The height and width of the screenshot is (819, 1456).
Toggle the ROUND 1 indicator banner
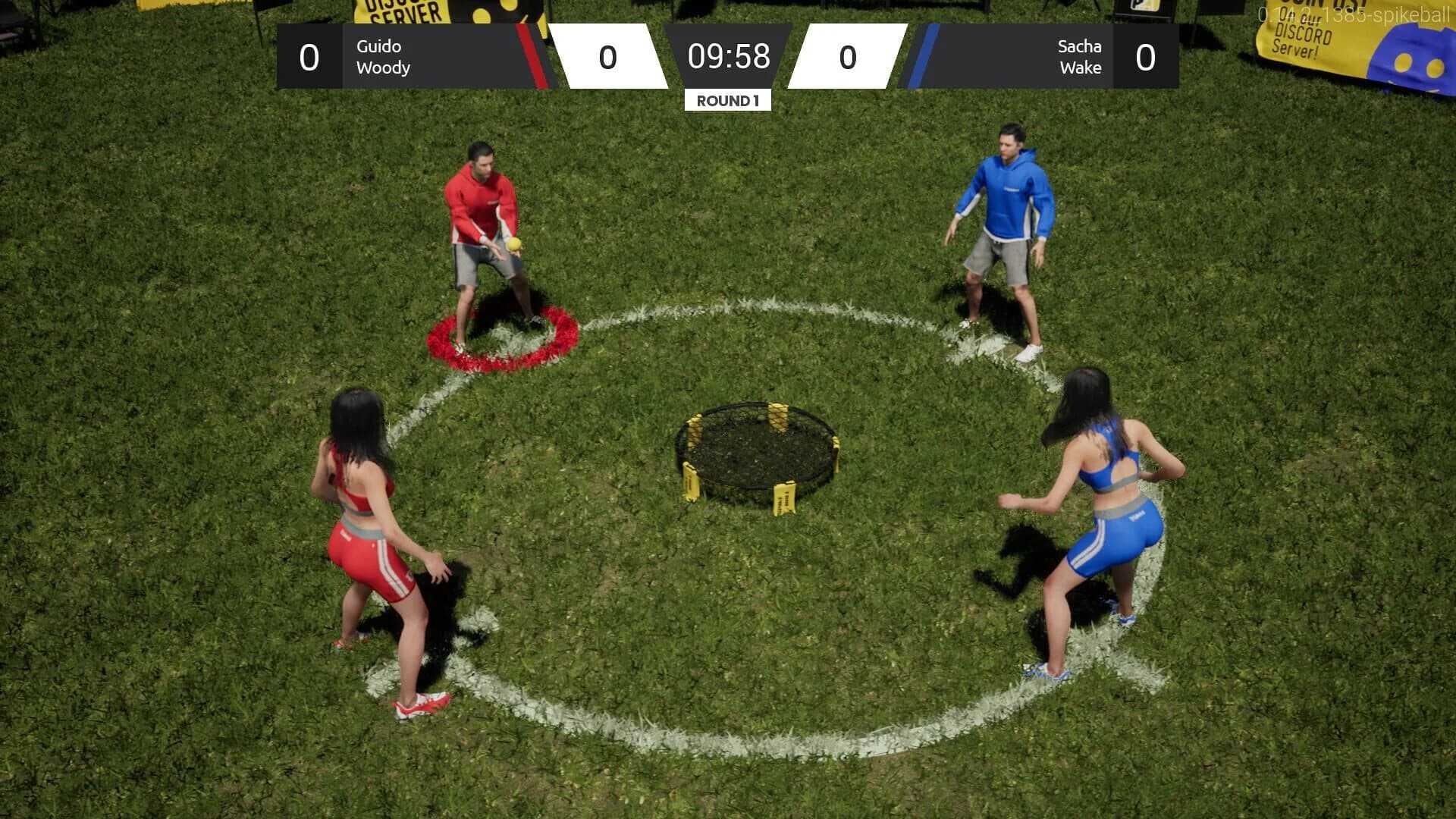(x=729, y=99)
